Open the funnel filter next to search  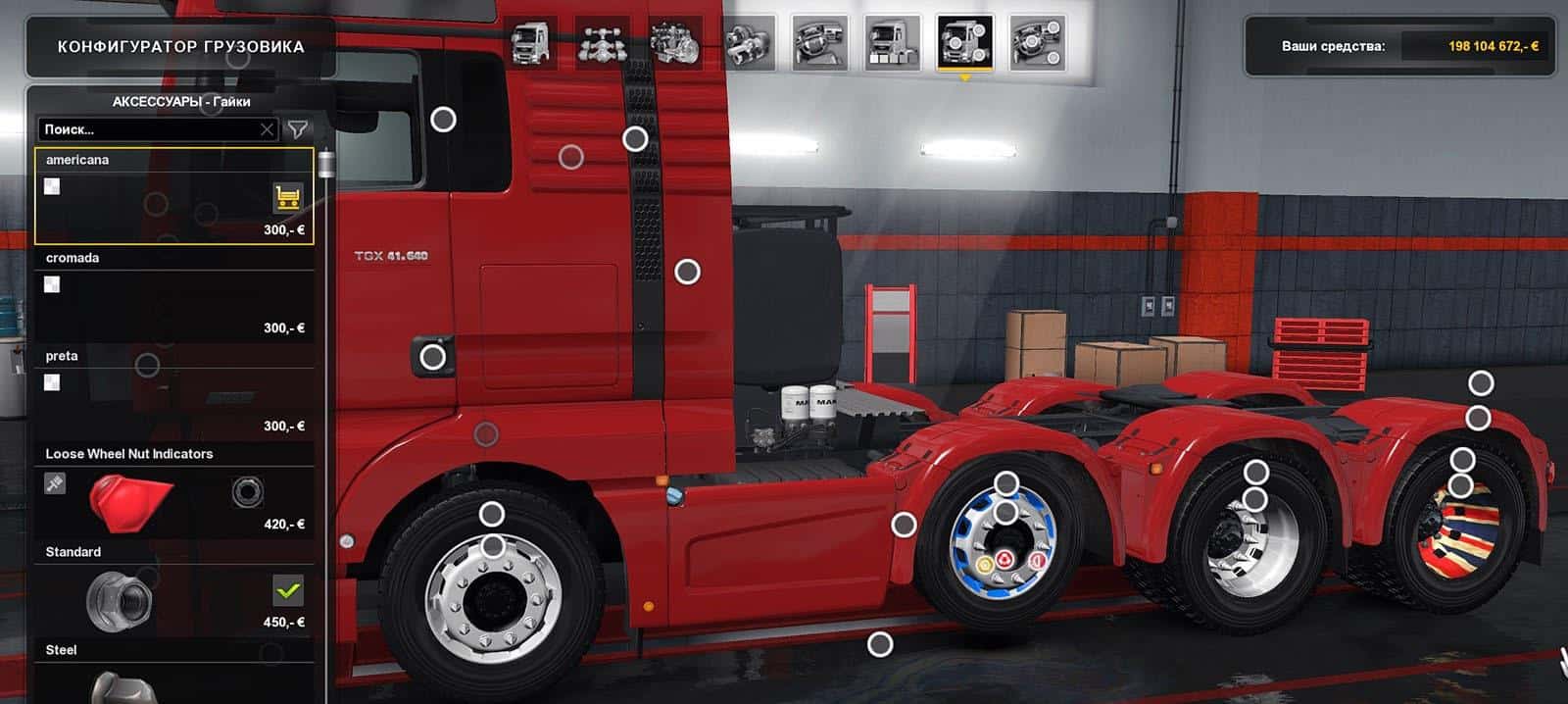297,129
